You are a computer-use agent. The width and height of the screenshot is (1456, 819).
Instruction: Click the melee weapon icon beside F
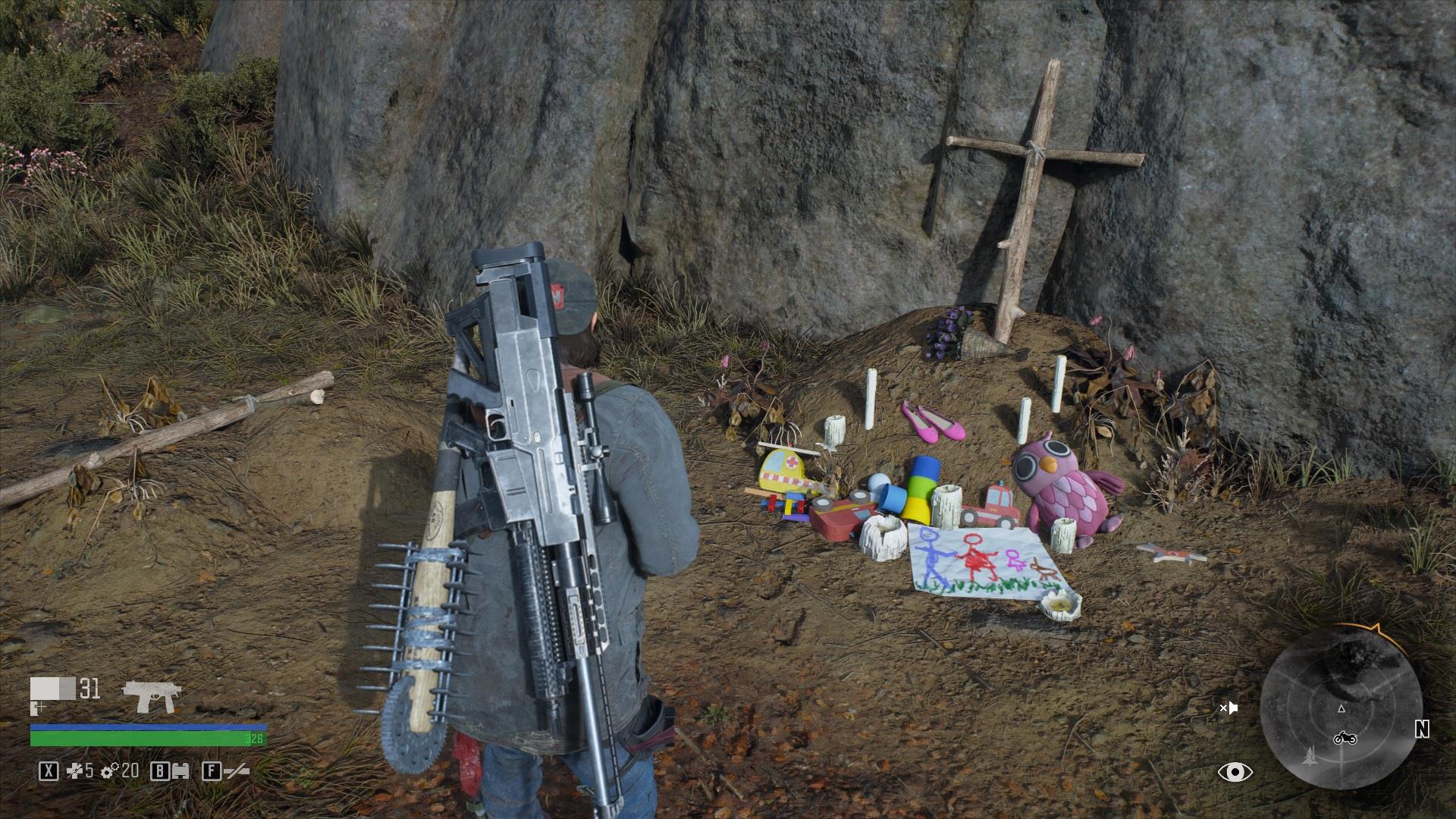[x=237, y=772]
